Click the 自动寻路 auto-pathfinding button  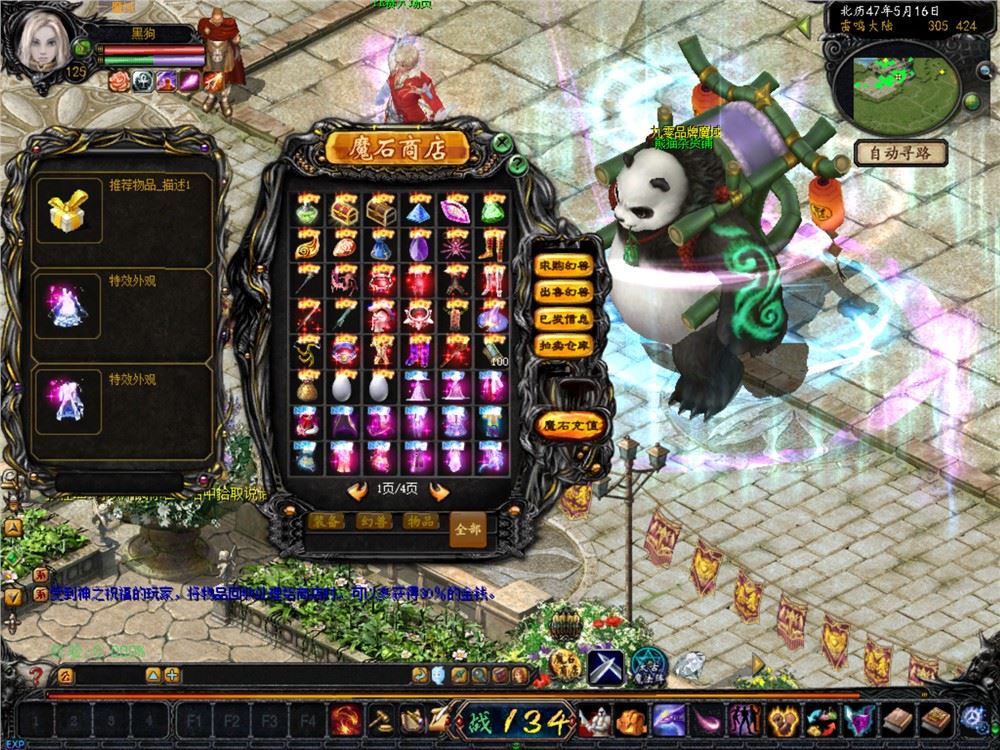point(900,154)
